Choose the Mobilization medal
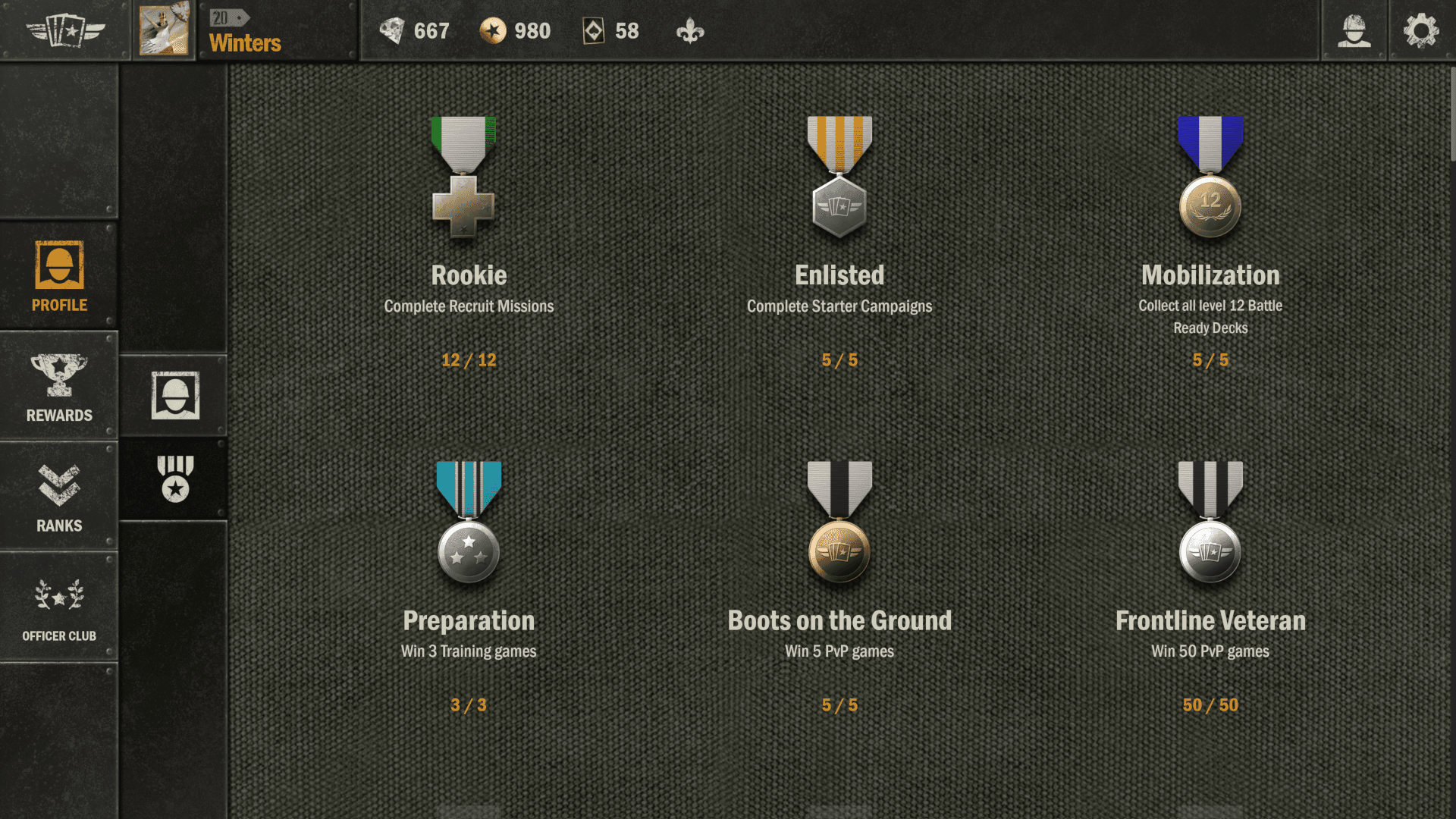Image resolution: width=1456 pixels, height=819 pixels. coord(1210,177)
